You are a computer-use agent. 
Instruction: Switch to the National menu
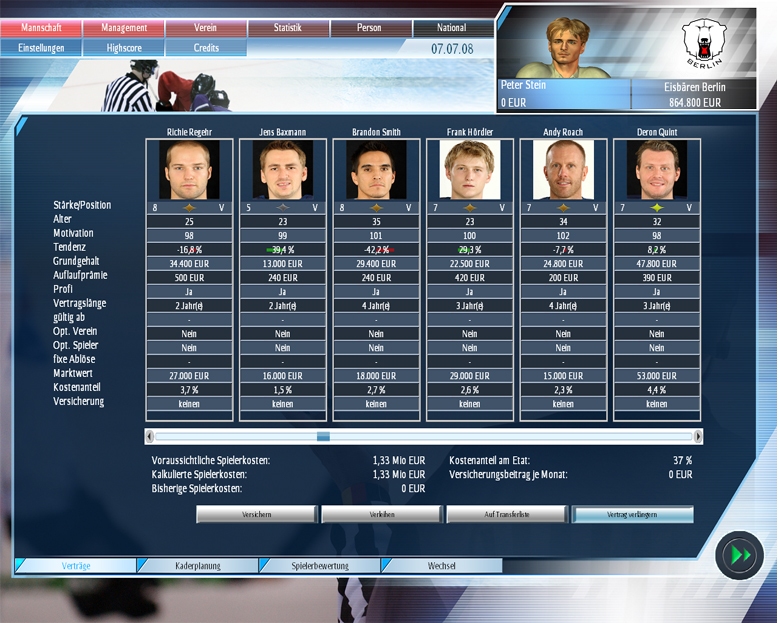point(453,28)
